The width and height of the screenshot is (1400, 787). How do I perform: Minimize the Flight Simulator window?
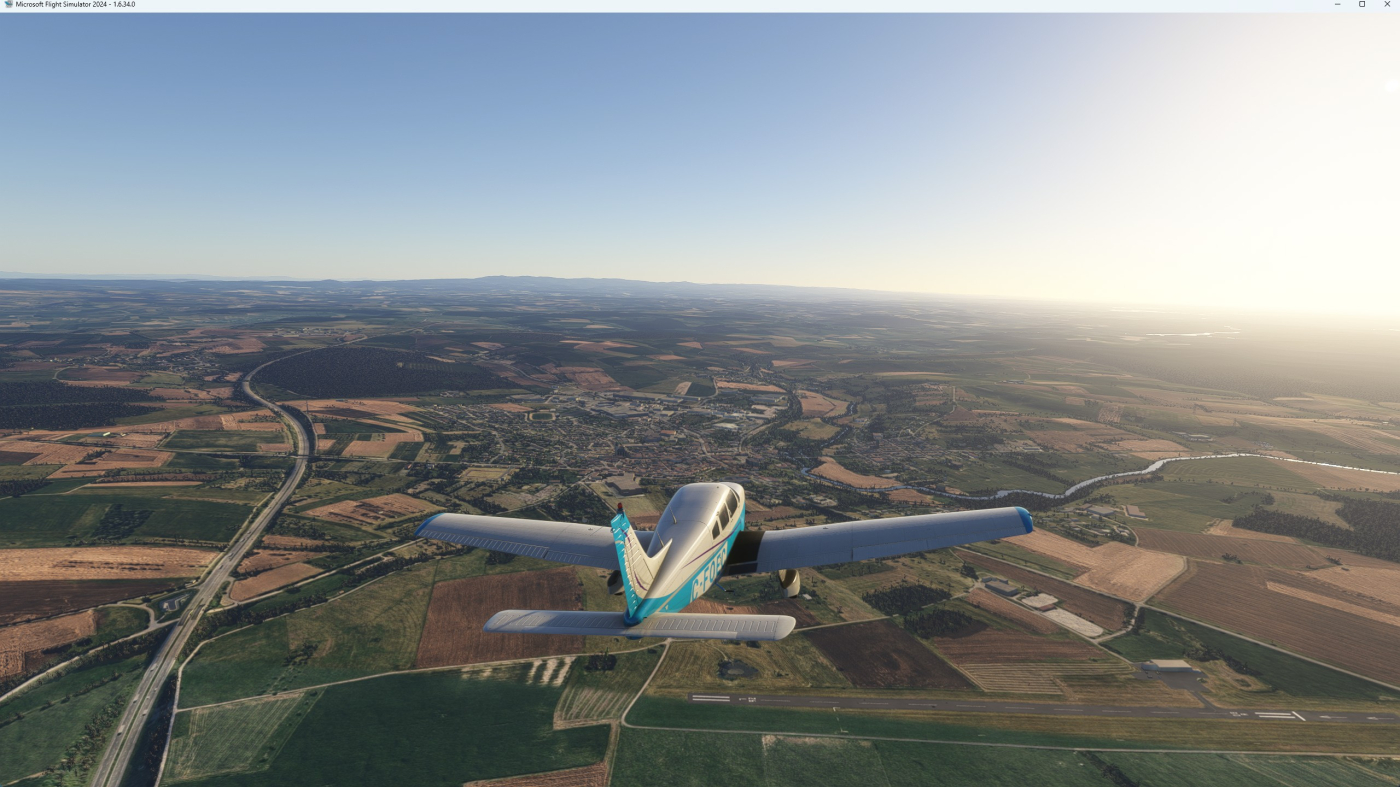coord(1338,4)
